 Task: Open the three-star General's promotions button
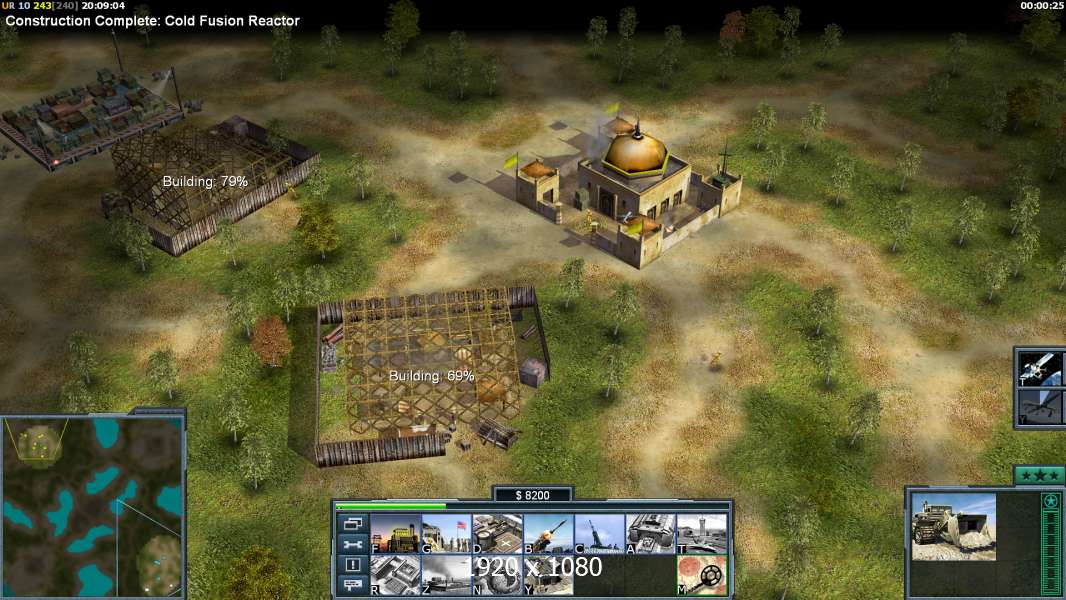pyautogui.click(x=1038, y=475)
